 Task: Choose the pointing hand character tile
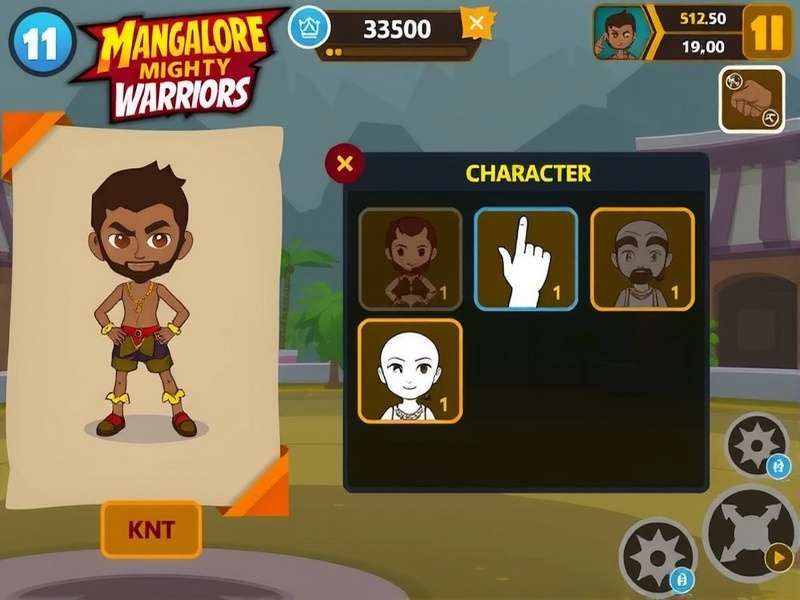click(x=525, y=259)
